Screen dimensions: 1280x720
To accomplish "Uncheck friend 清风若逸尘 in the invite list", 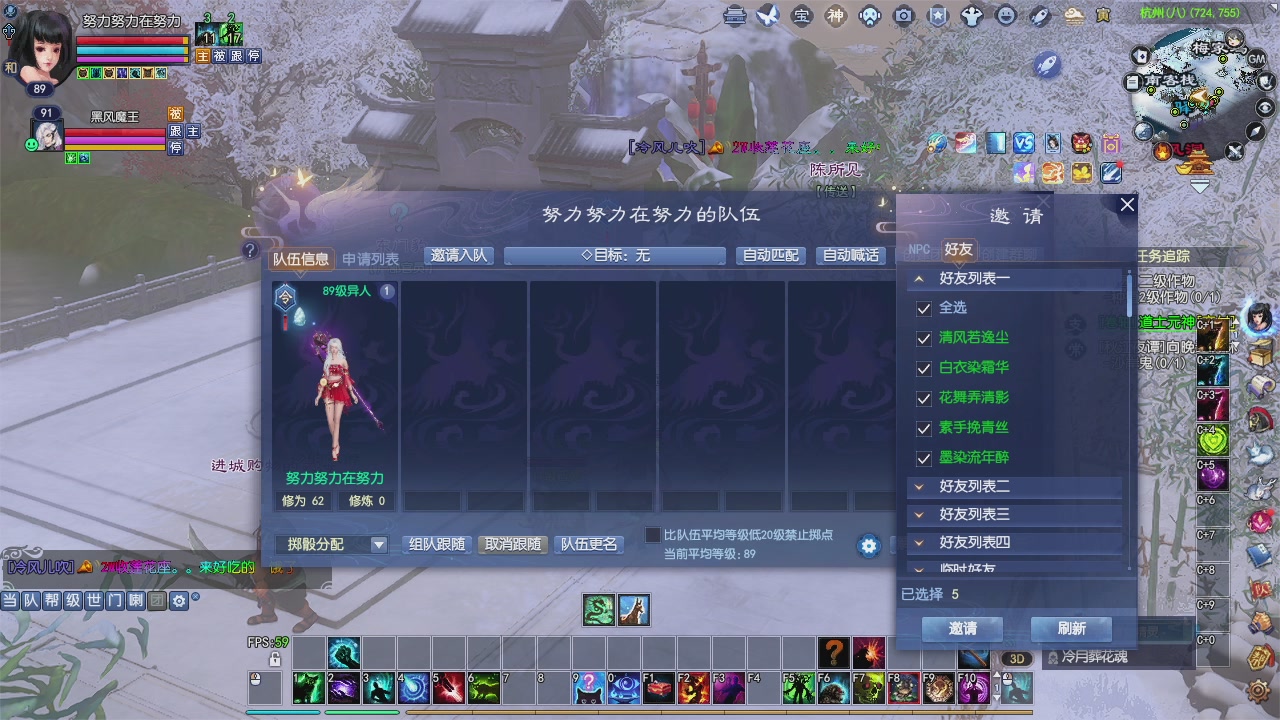I will point(924,339).
